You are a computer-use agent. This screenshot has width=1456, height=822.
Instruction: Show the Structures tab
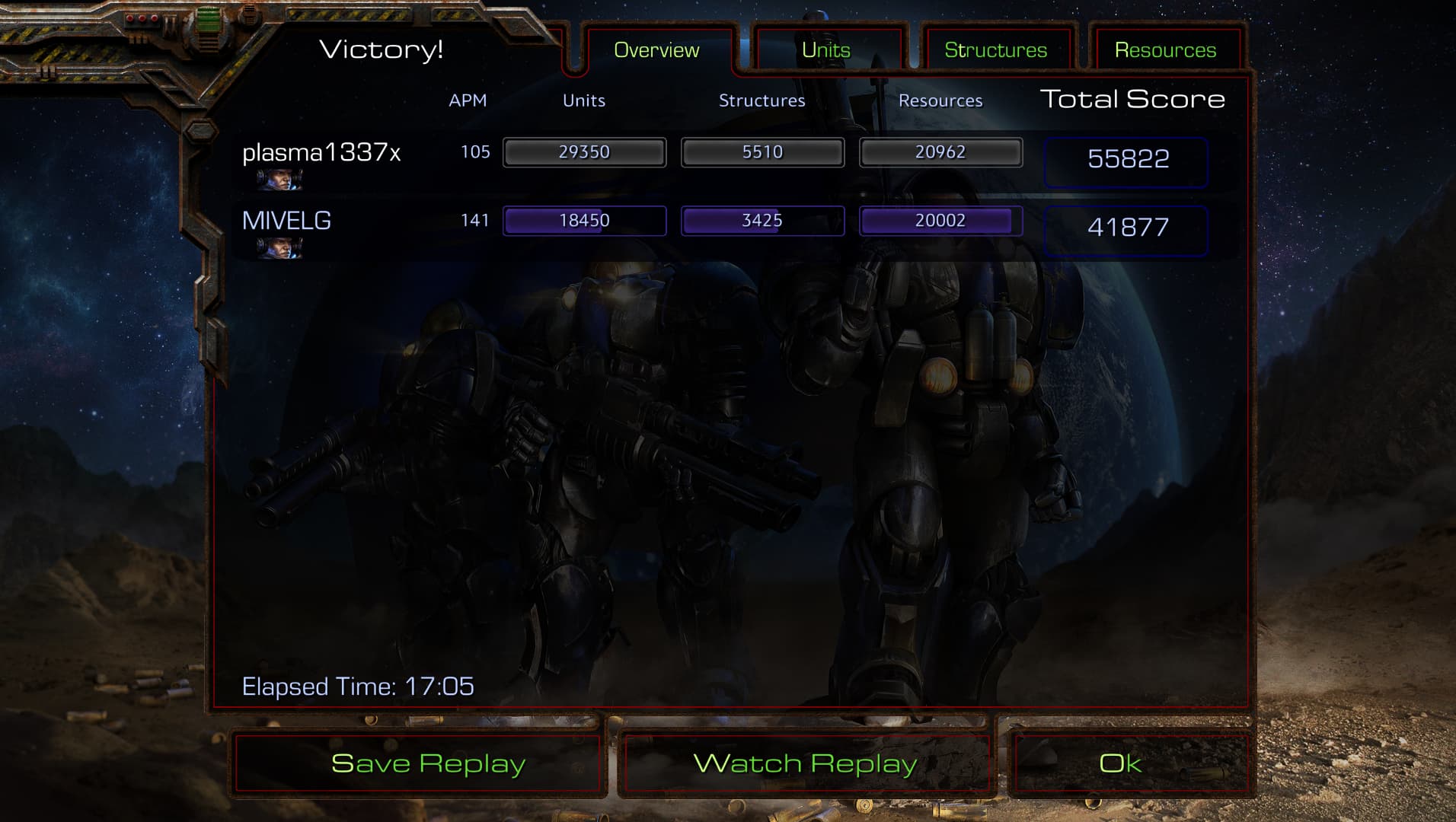(995, 50)
